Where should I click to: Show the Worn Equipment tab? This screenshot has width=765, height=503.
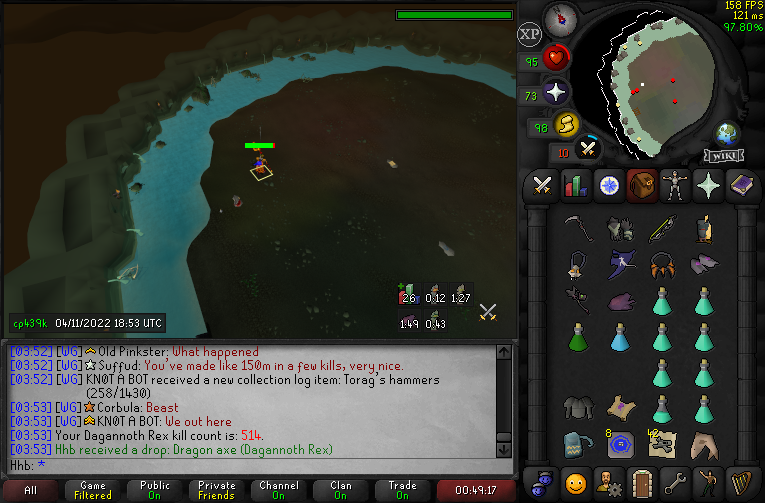click(673, 186)
